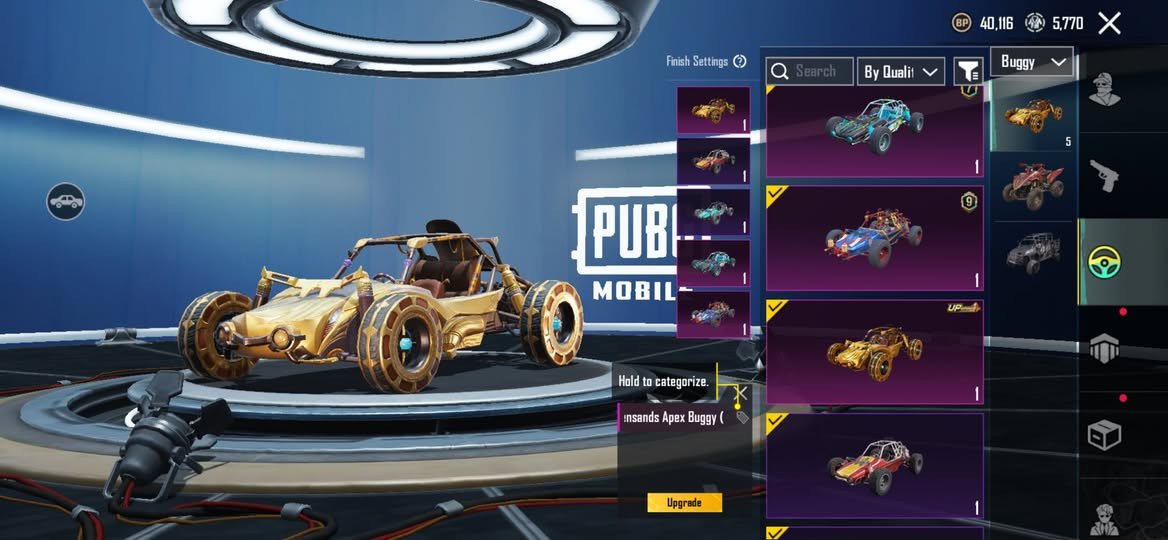This screenshot has width=1168, height=540.
Task: Choose the blue and red finish thumbnail at bottom
Action: point(713,313)
